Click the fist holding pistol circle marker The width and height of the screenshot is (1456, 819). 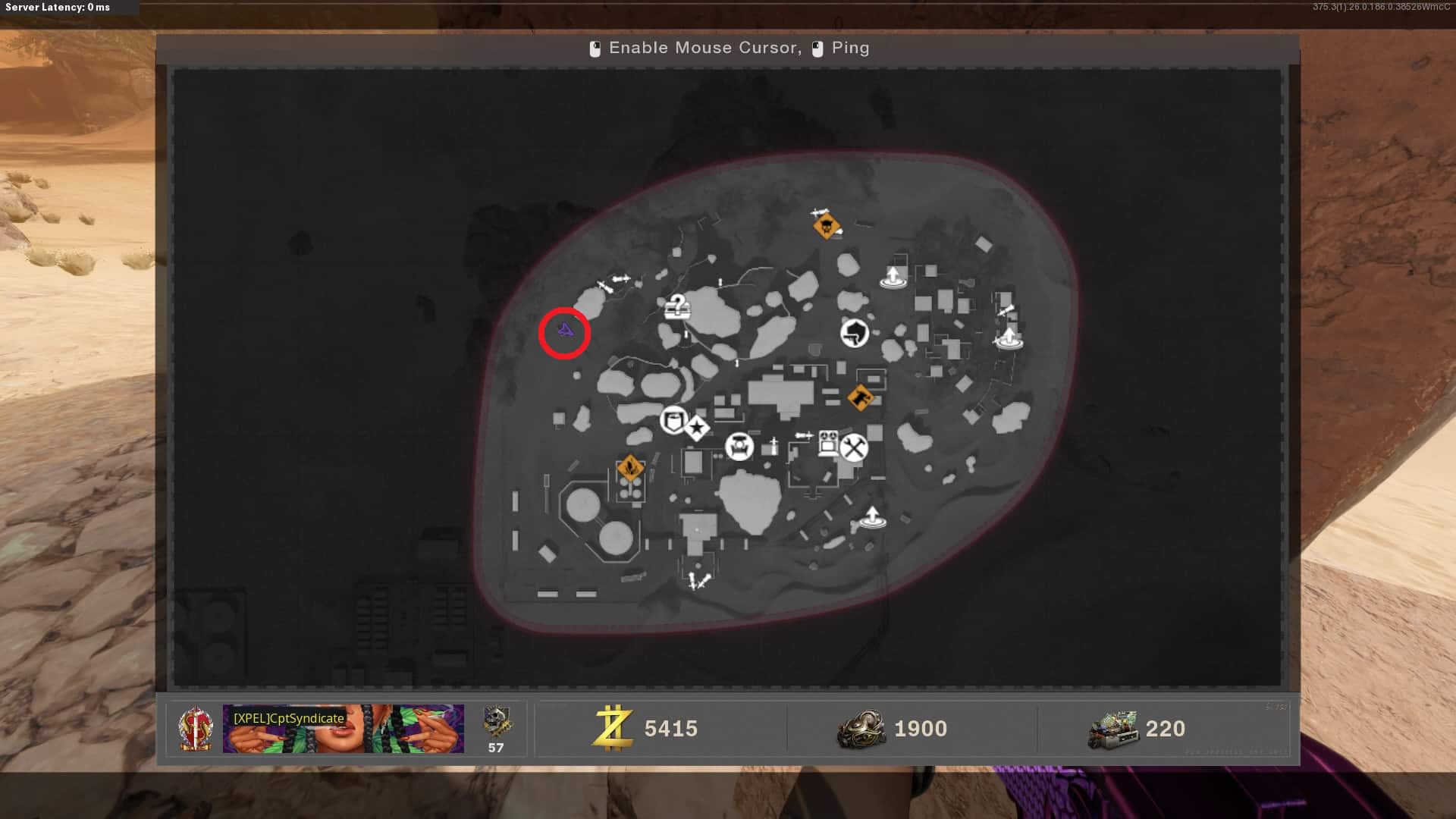tap(855, 332)
